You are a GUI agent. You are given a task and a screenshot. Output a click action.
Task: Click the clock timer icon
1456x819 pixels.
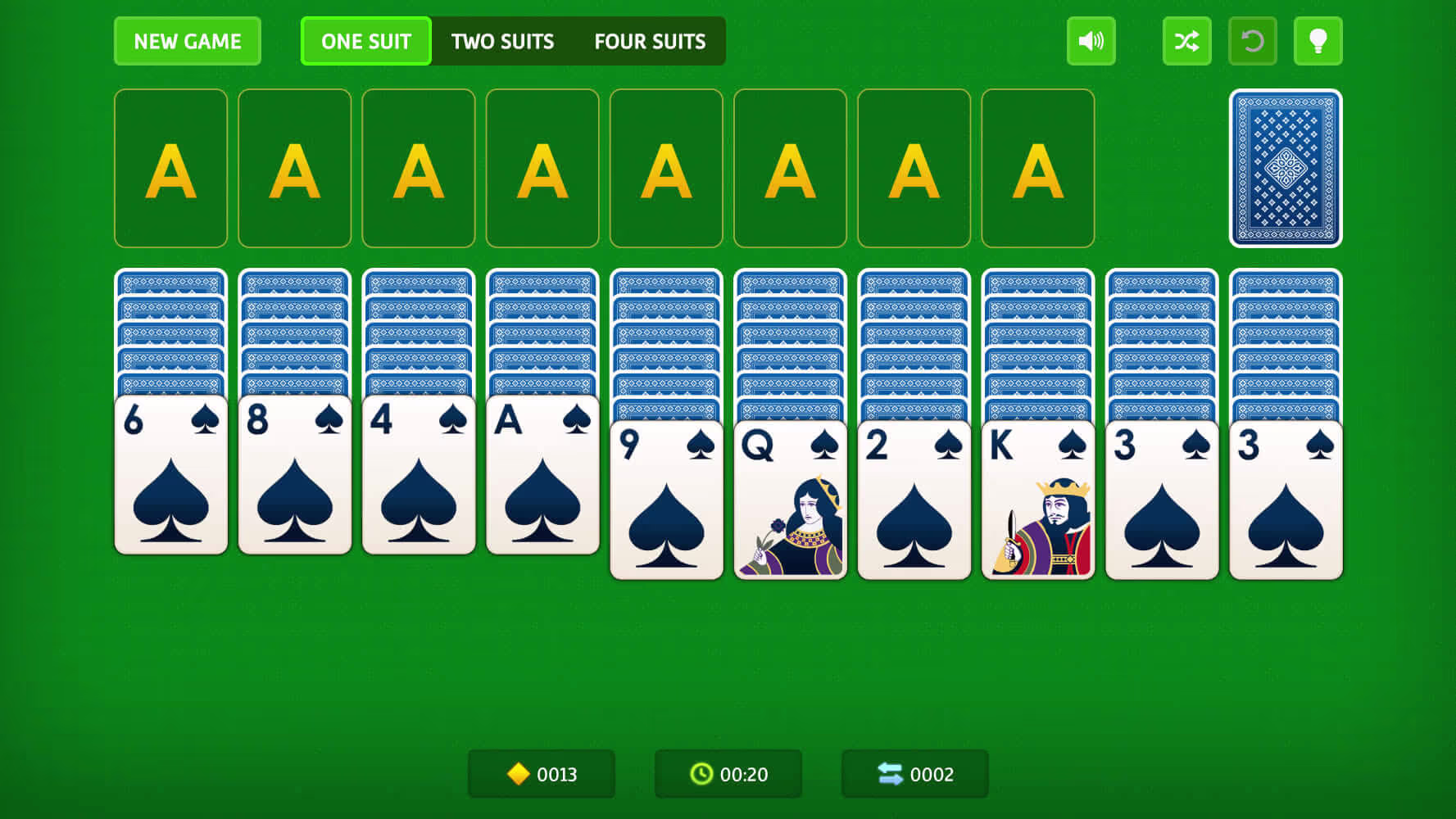click(x=701, y=773)
